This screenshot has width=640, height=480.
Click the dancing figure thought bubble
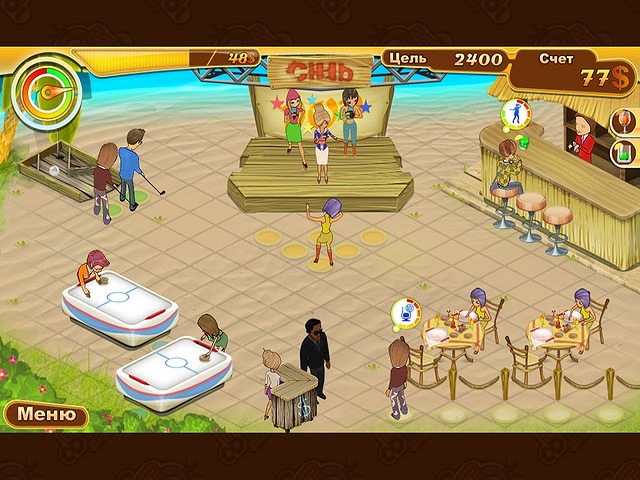pos(514,113)
